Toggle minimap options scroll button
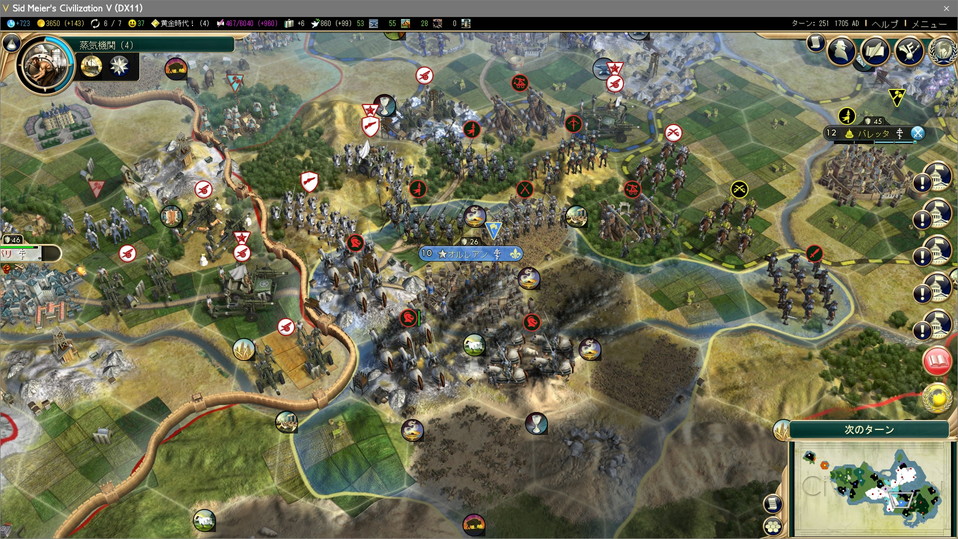The width and height of the screenshot is (958, 539). [x=772, y=504]
